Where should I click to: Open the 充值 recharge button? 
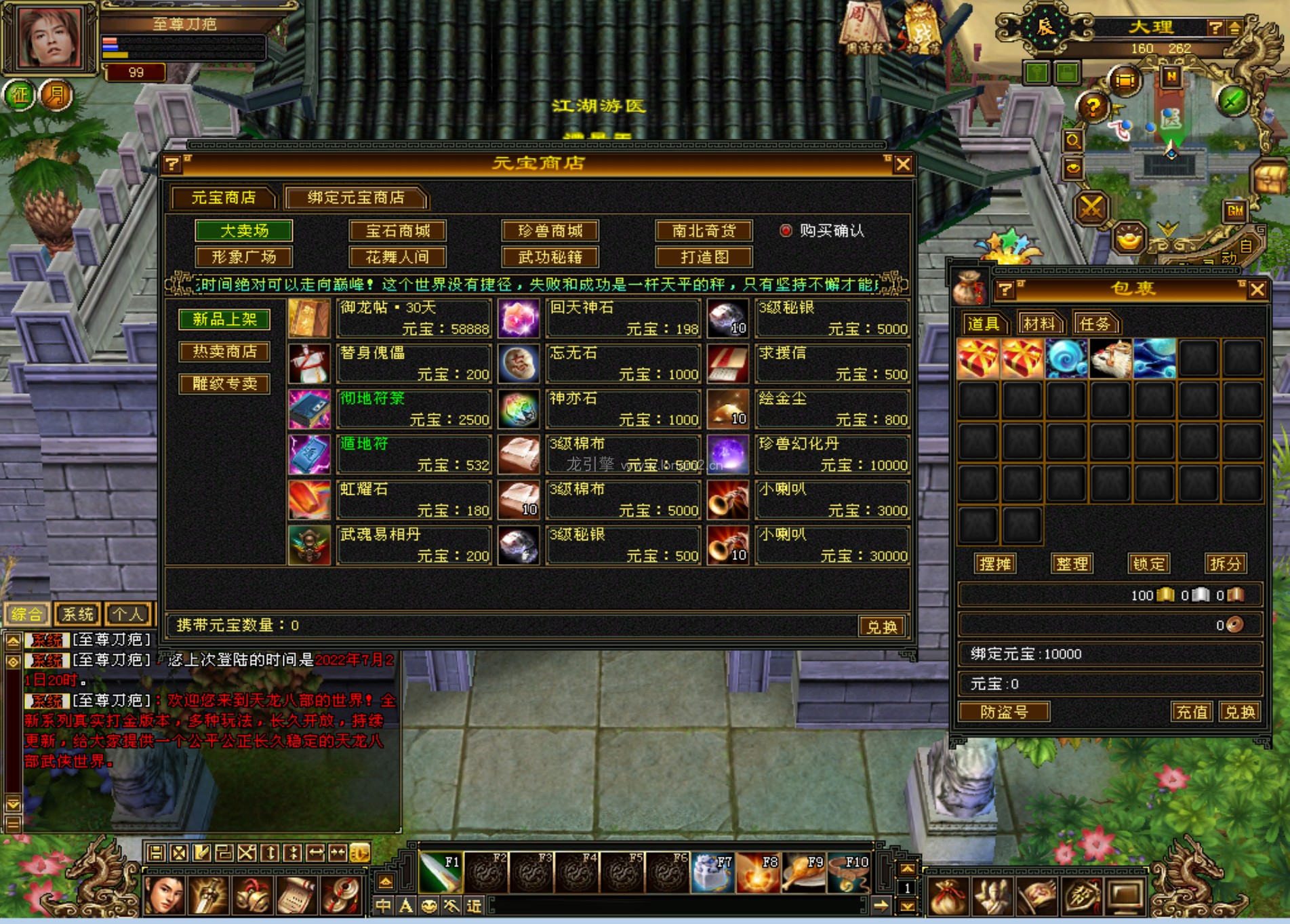[1191, 712]
